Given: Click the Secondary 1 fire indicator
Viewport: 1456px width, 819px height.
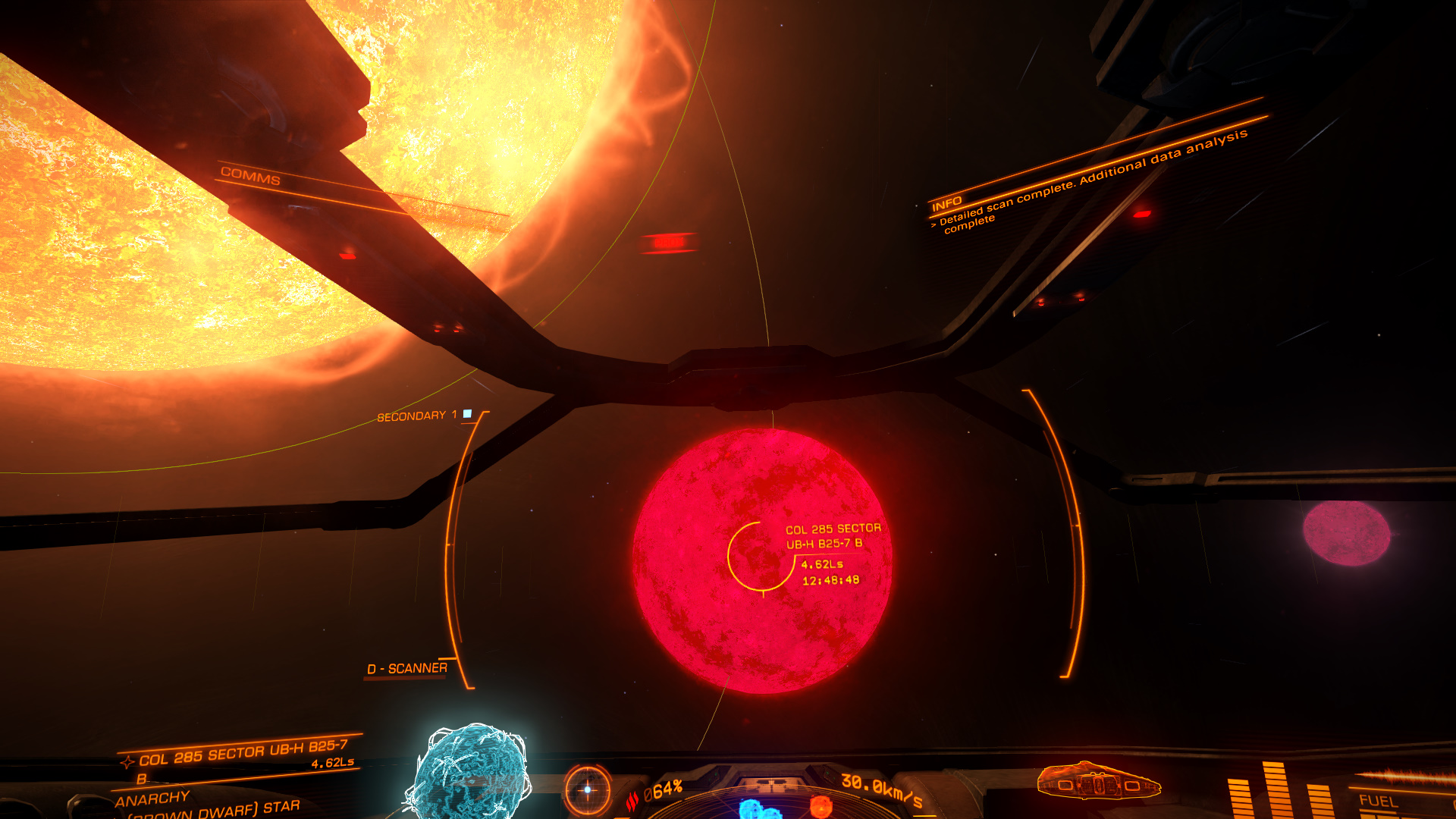Looking at the screenshot, I should [x=467, y=414].
